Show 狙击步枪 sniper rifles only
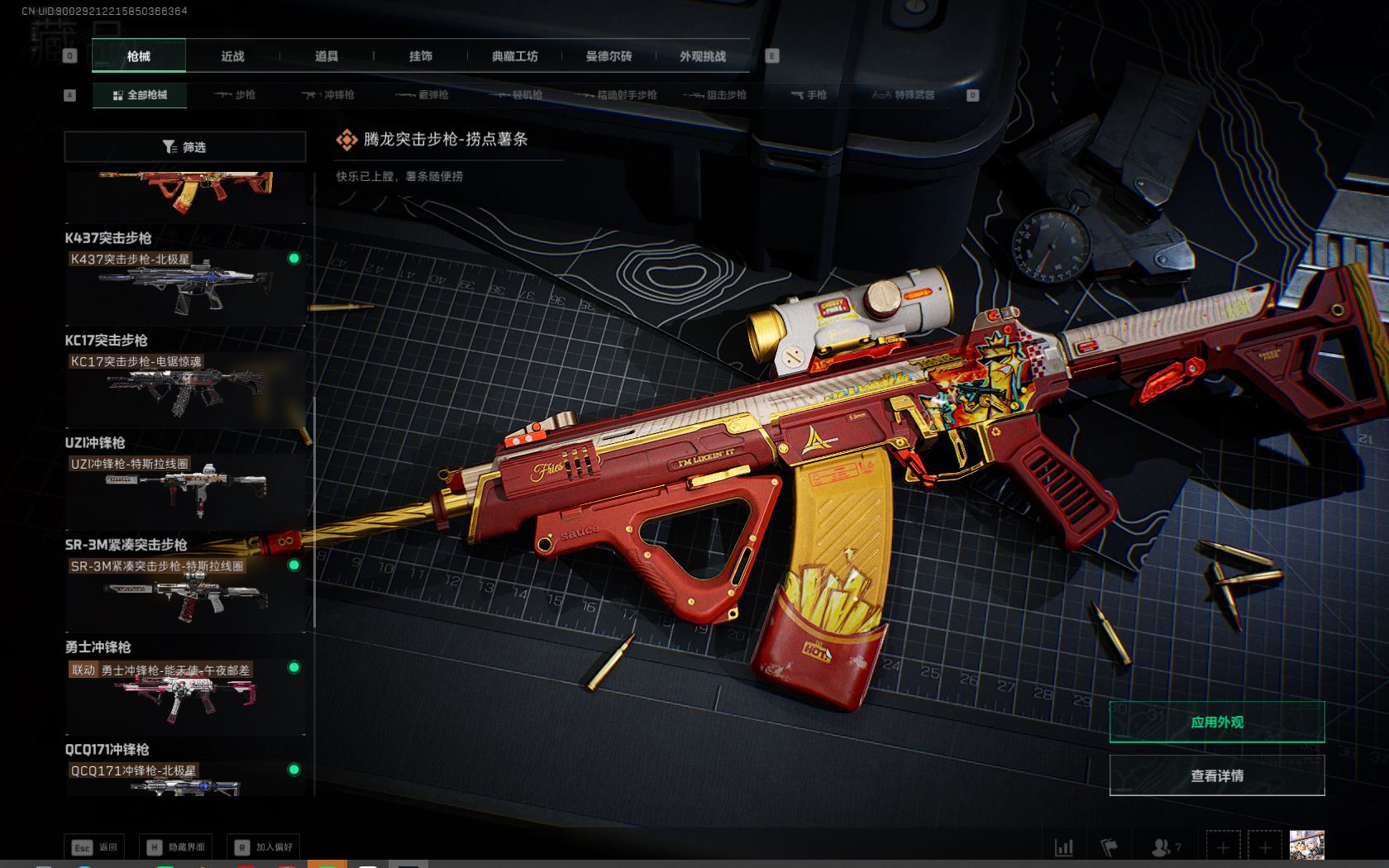 point(715,95)
